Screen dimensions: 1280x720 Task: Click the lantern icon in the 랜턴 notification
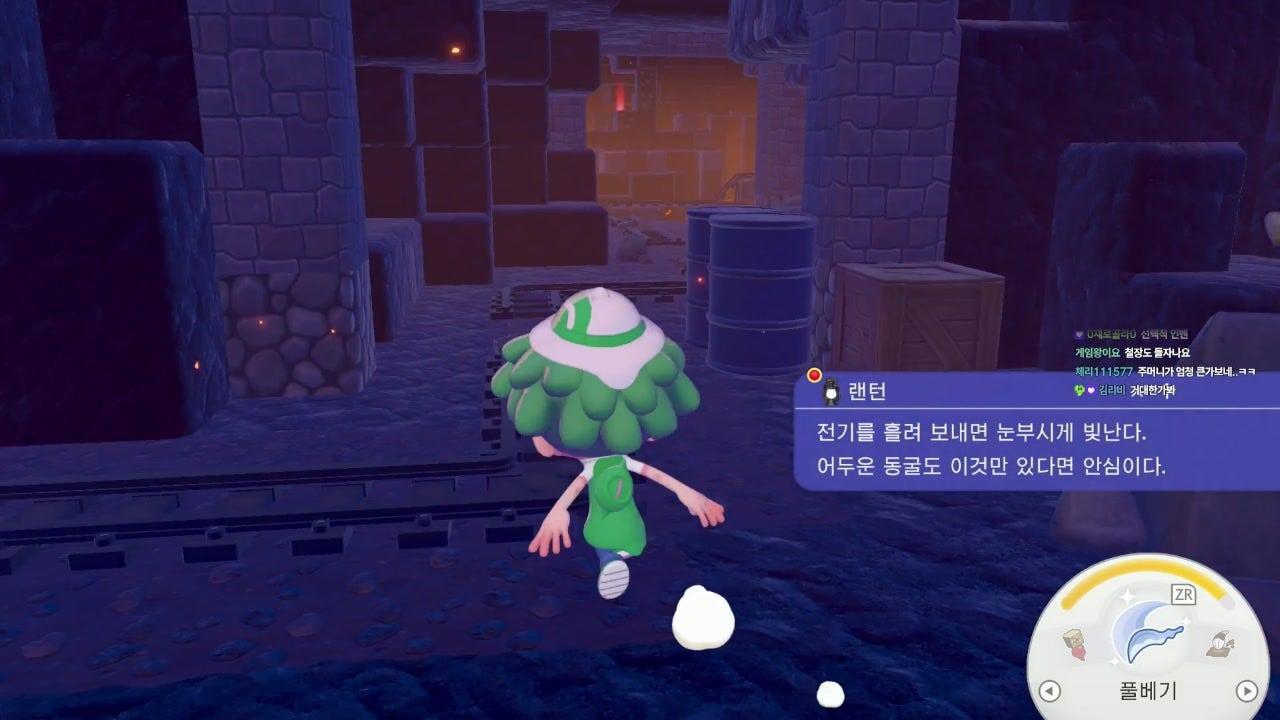(x=829, y=392)
